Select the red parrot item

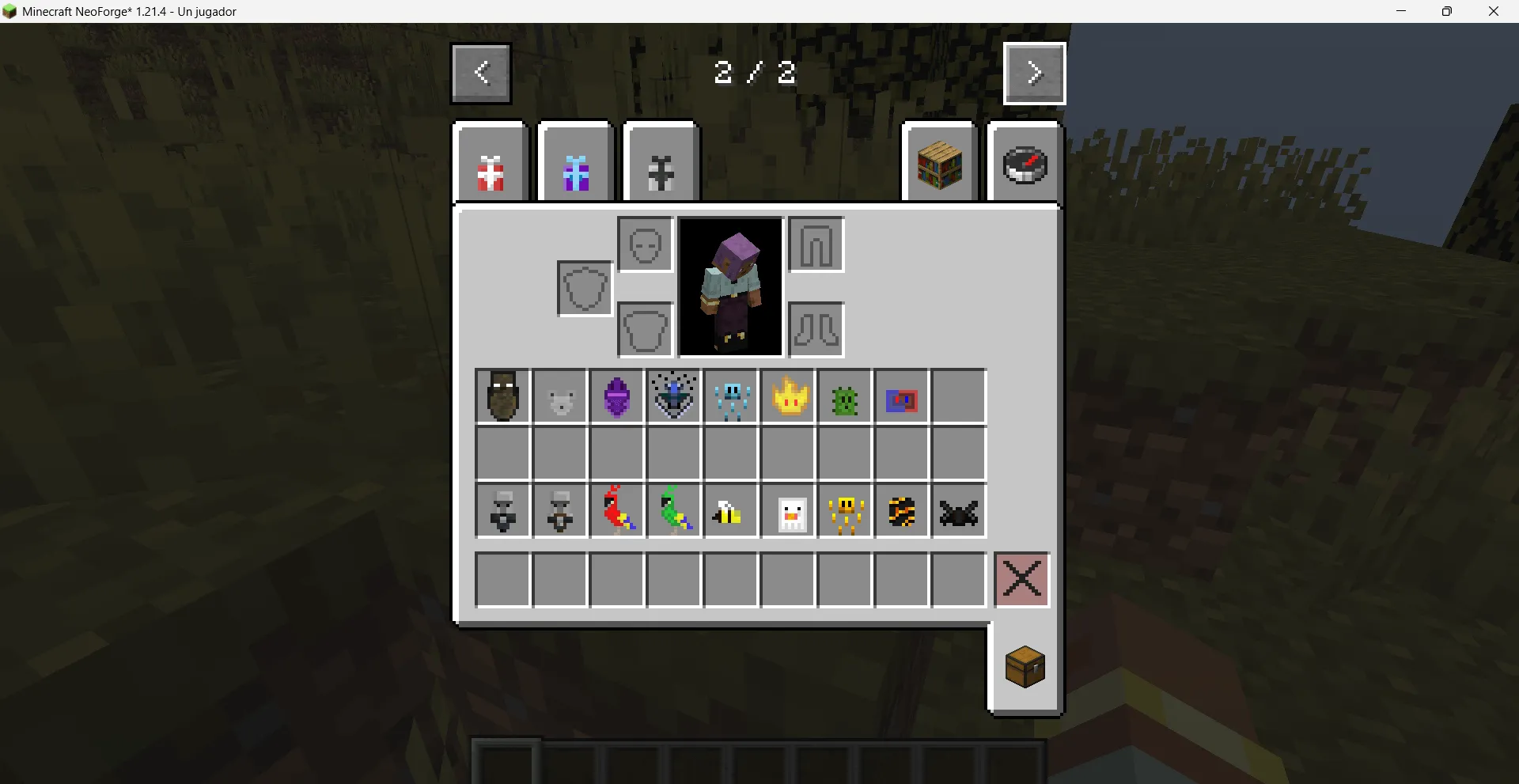pyautogui.click(x=616, y=510)
